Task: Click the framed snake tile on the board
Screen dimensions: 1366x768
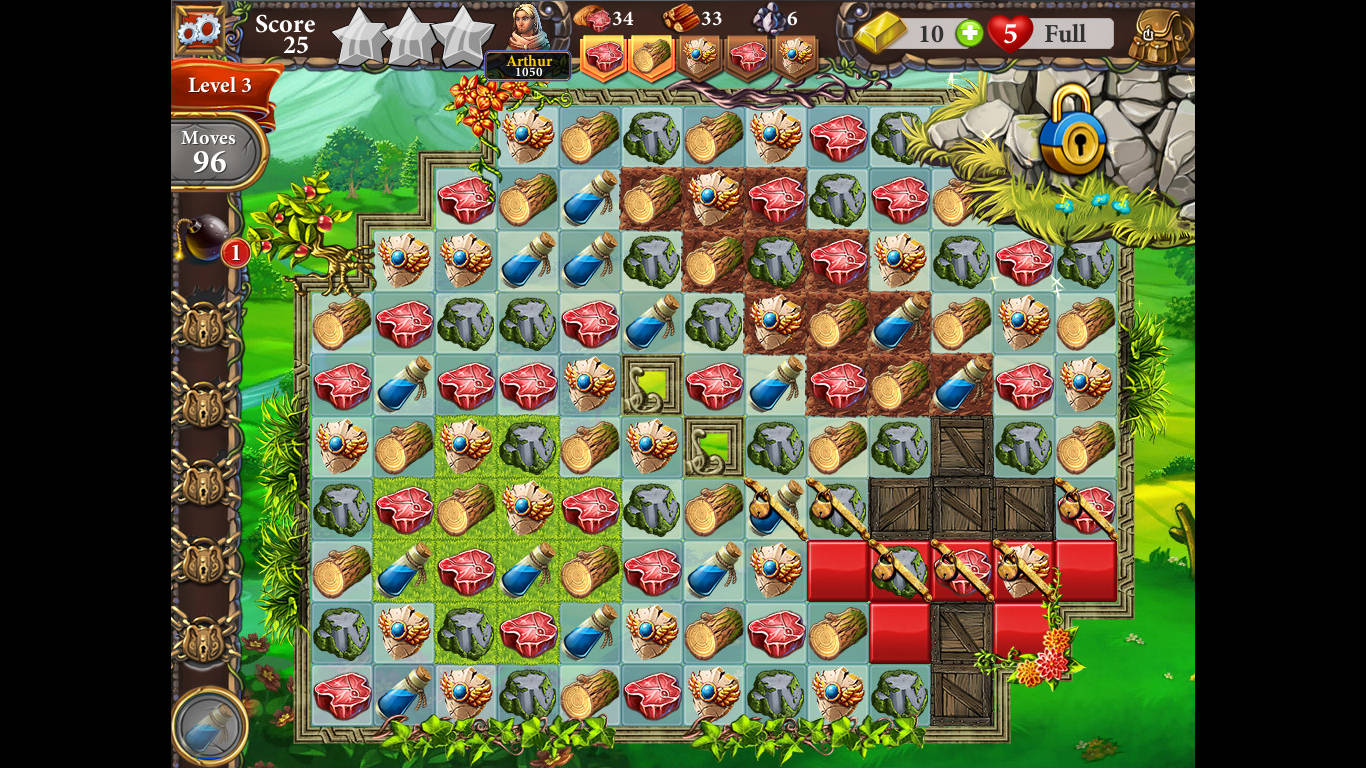Action: [x=652, y=385]
